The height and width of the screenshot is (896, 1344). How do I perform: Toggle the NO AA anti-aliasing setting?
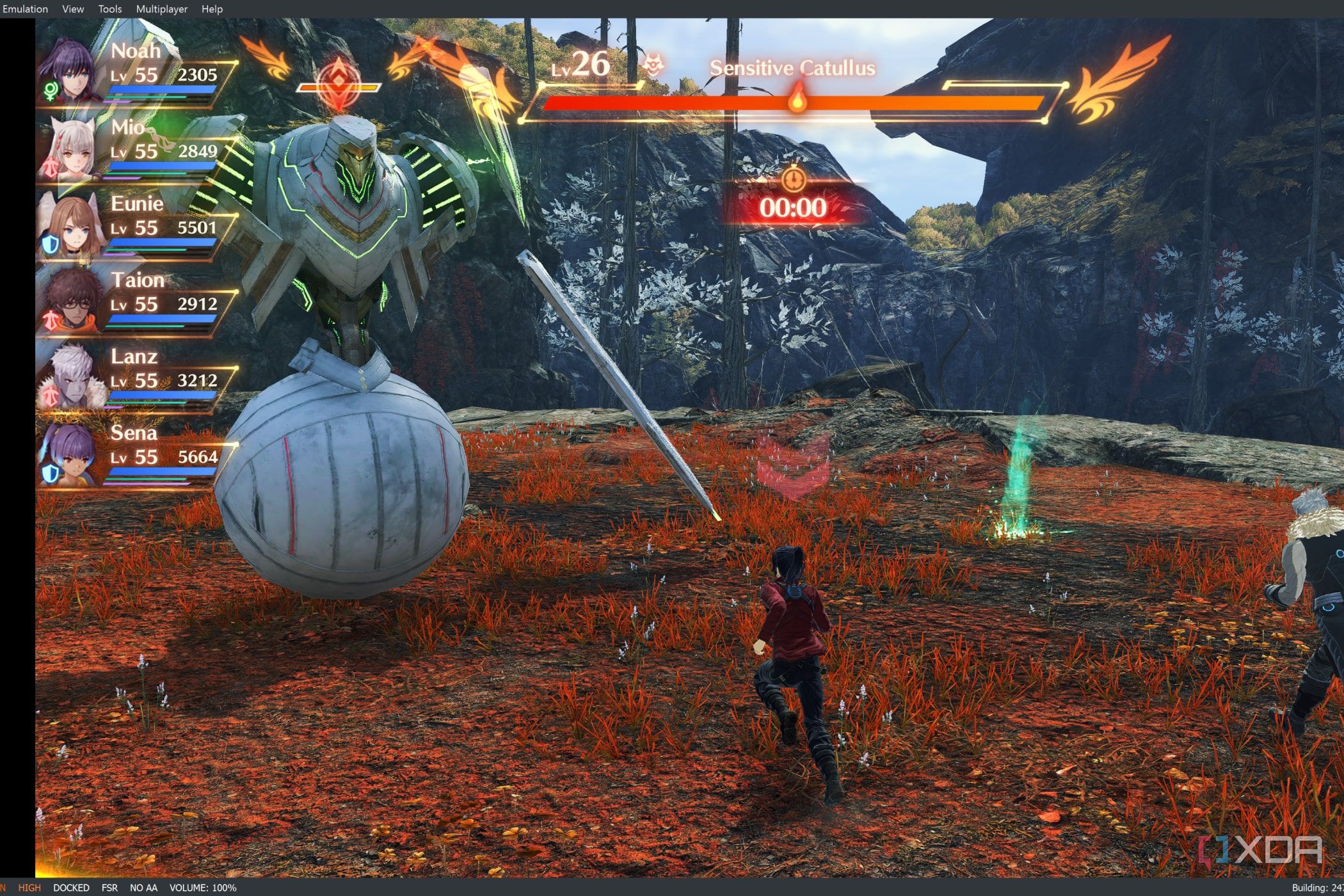click(x=143, y=888)
